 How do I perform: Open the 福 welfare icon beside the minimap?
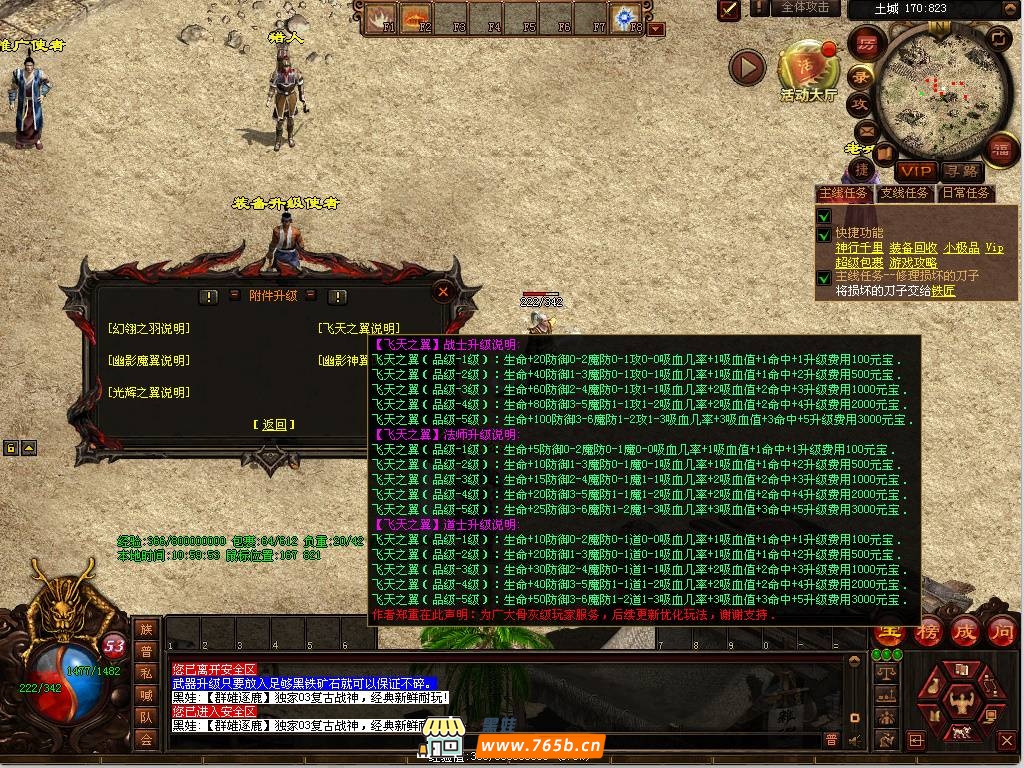pos(1000,151)
